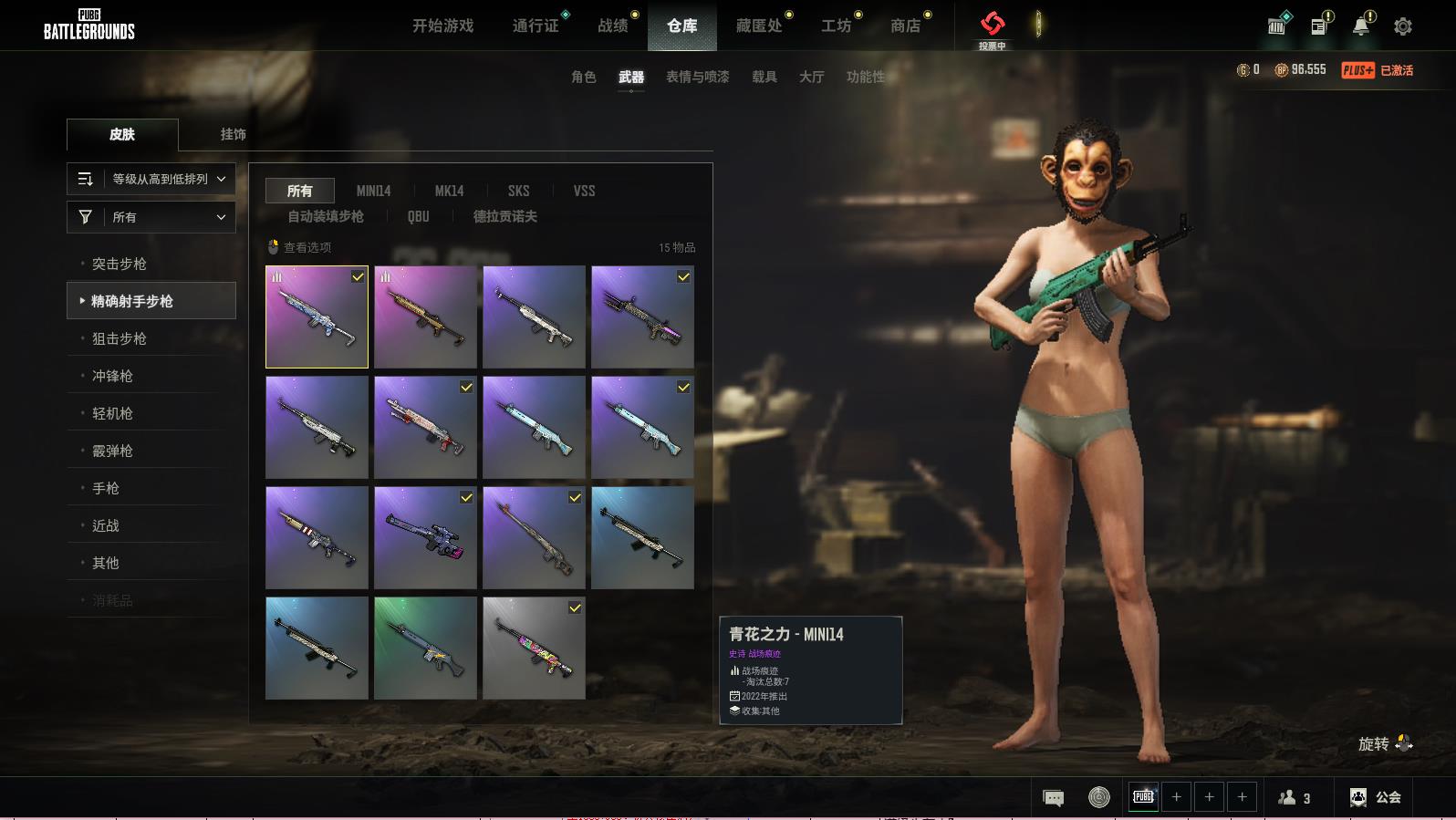Open the 公会 clan panel
1456x820 pixels.
point(1376,797)
